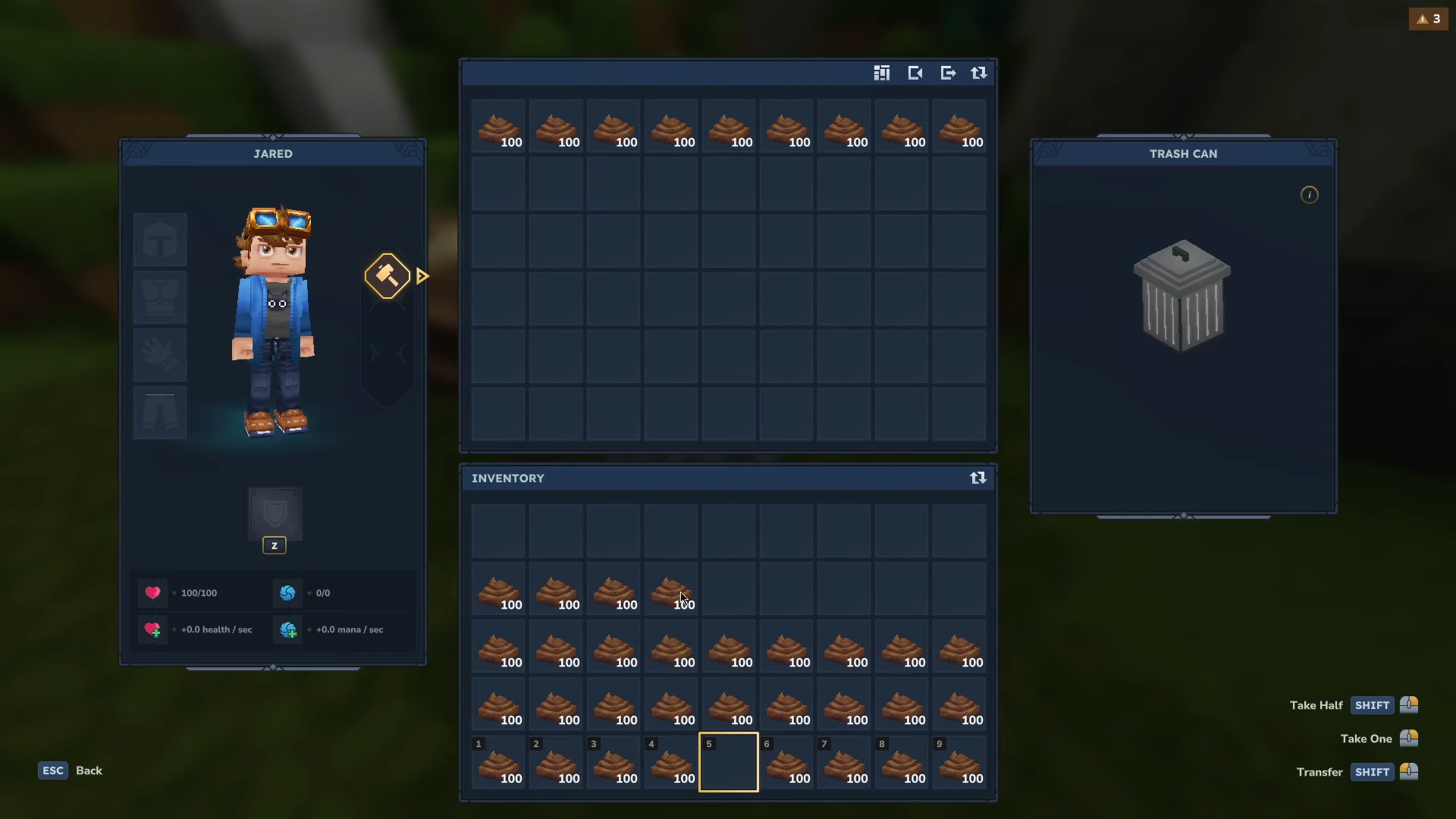Go back using the ESC Back button
The height and width of the screenshot is (819, 1456).
click(x=70, y=770)
